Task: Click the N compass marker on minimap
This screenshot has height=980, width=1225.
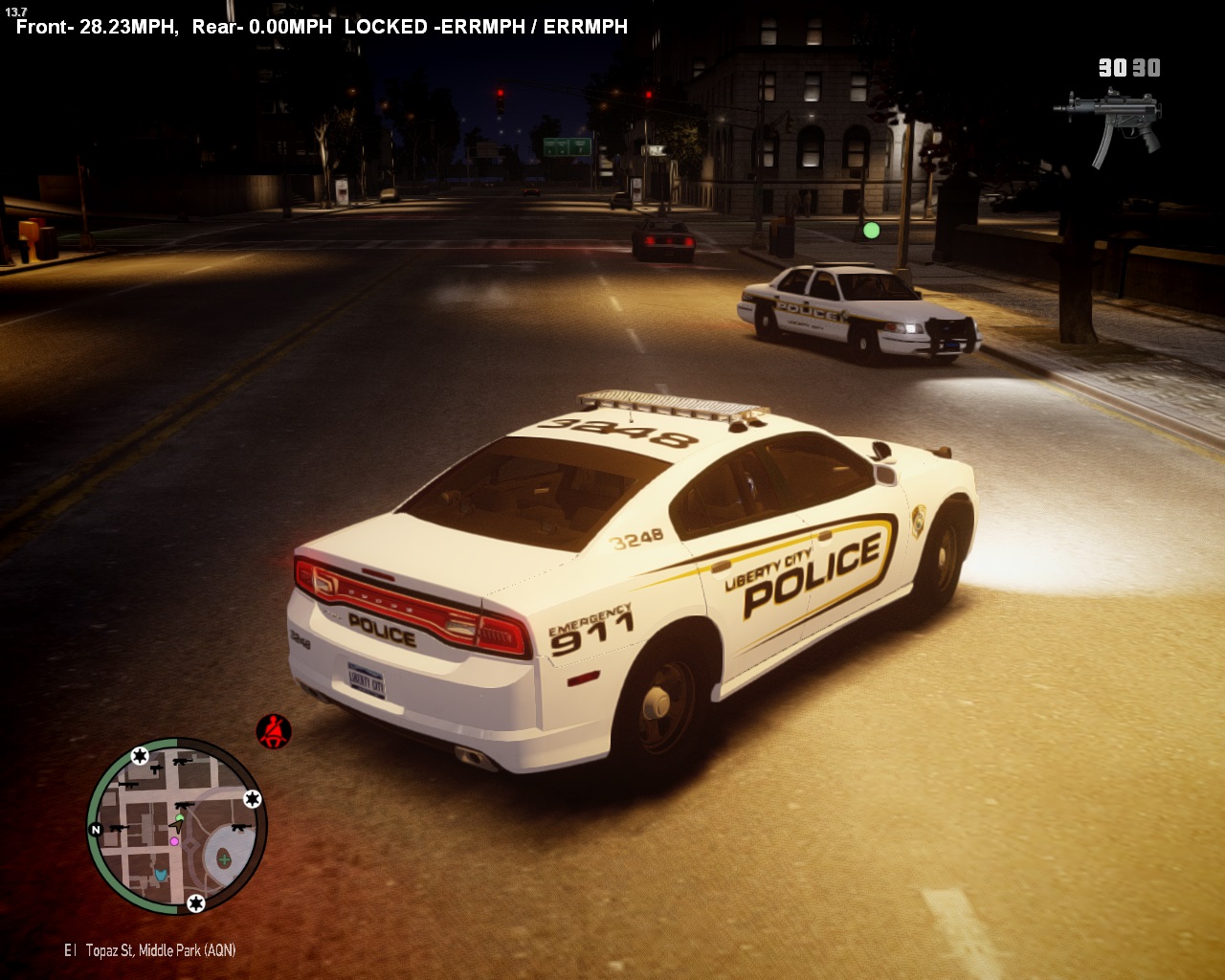Action: tap(96, 830)
